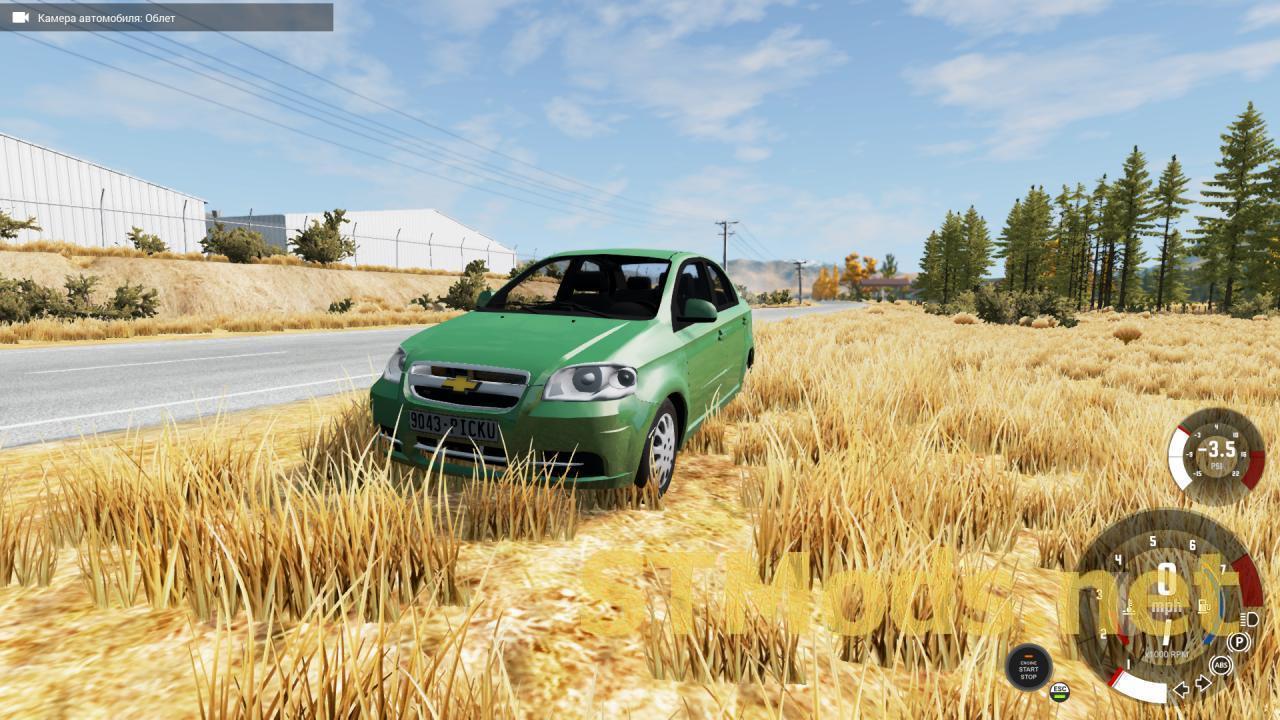Activate the left turn signal arrow

click(1181, 688)
